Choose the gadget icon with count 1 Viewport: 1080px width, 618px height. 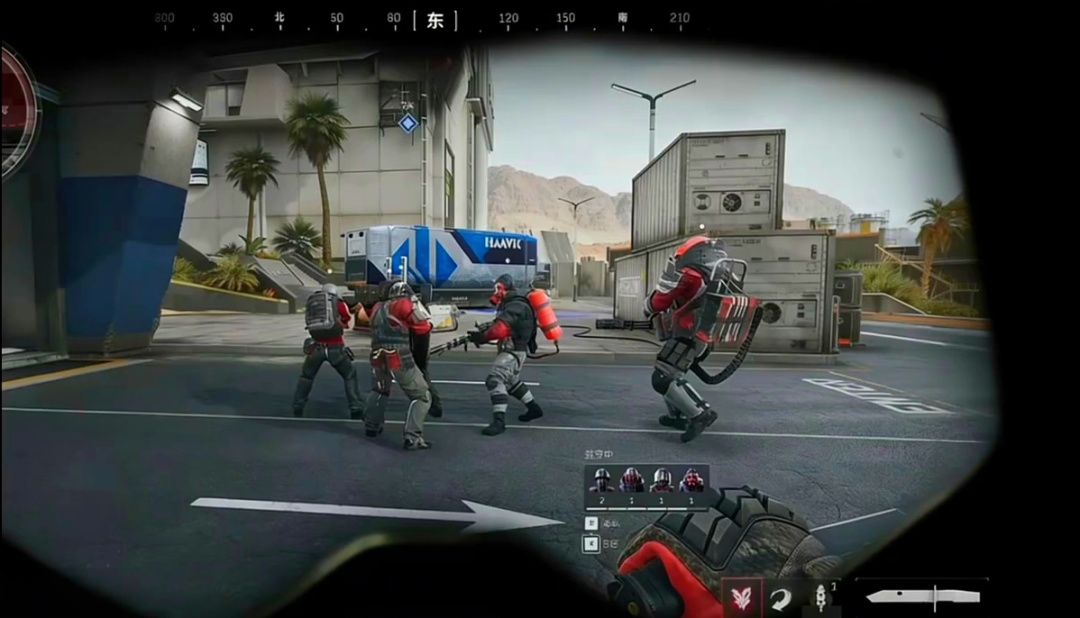[818, 598]
